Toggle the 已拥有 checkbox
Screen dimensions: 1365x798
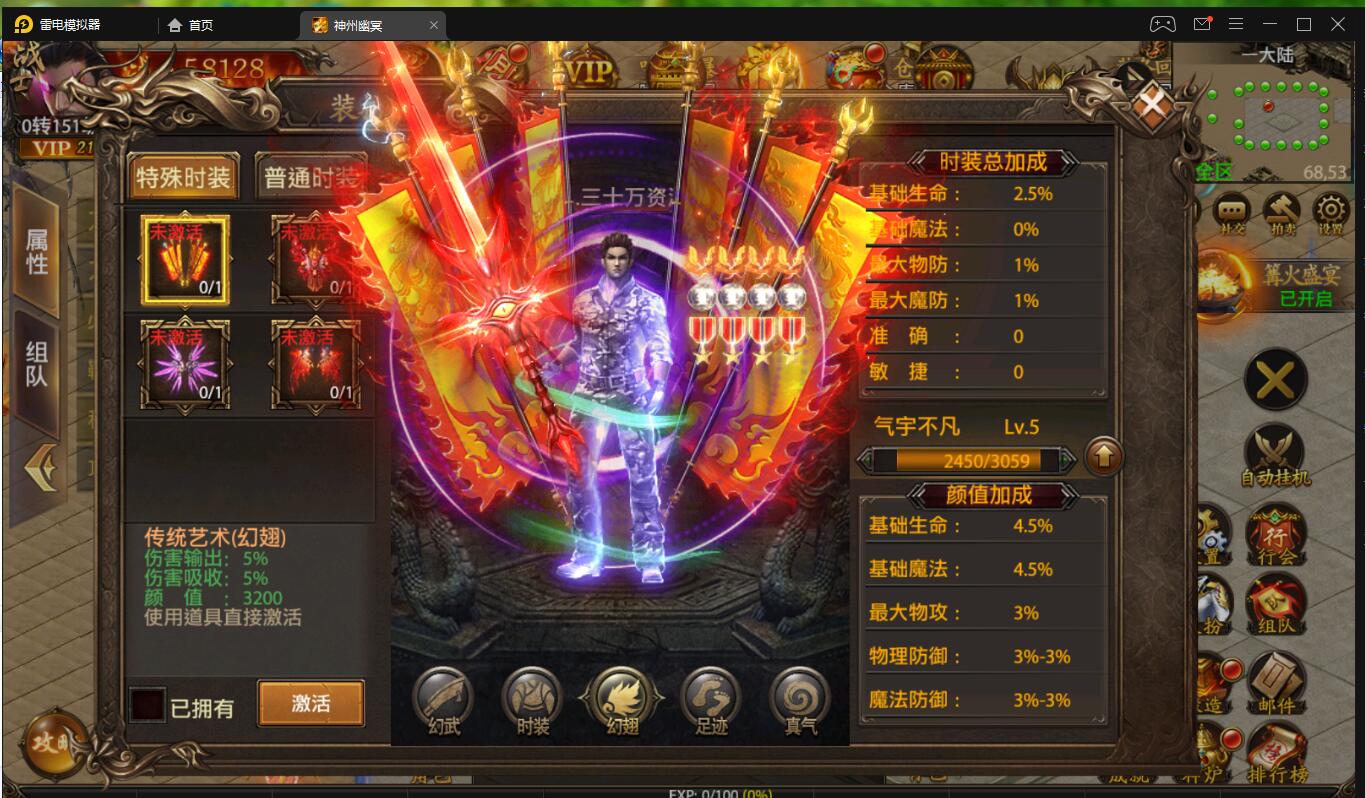(x=147, y=705)
